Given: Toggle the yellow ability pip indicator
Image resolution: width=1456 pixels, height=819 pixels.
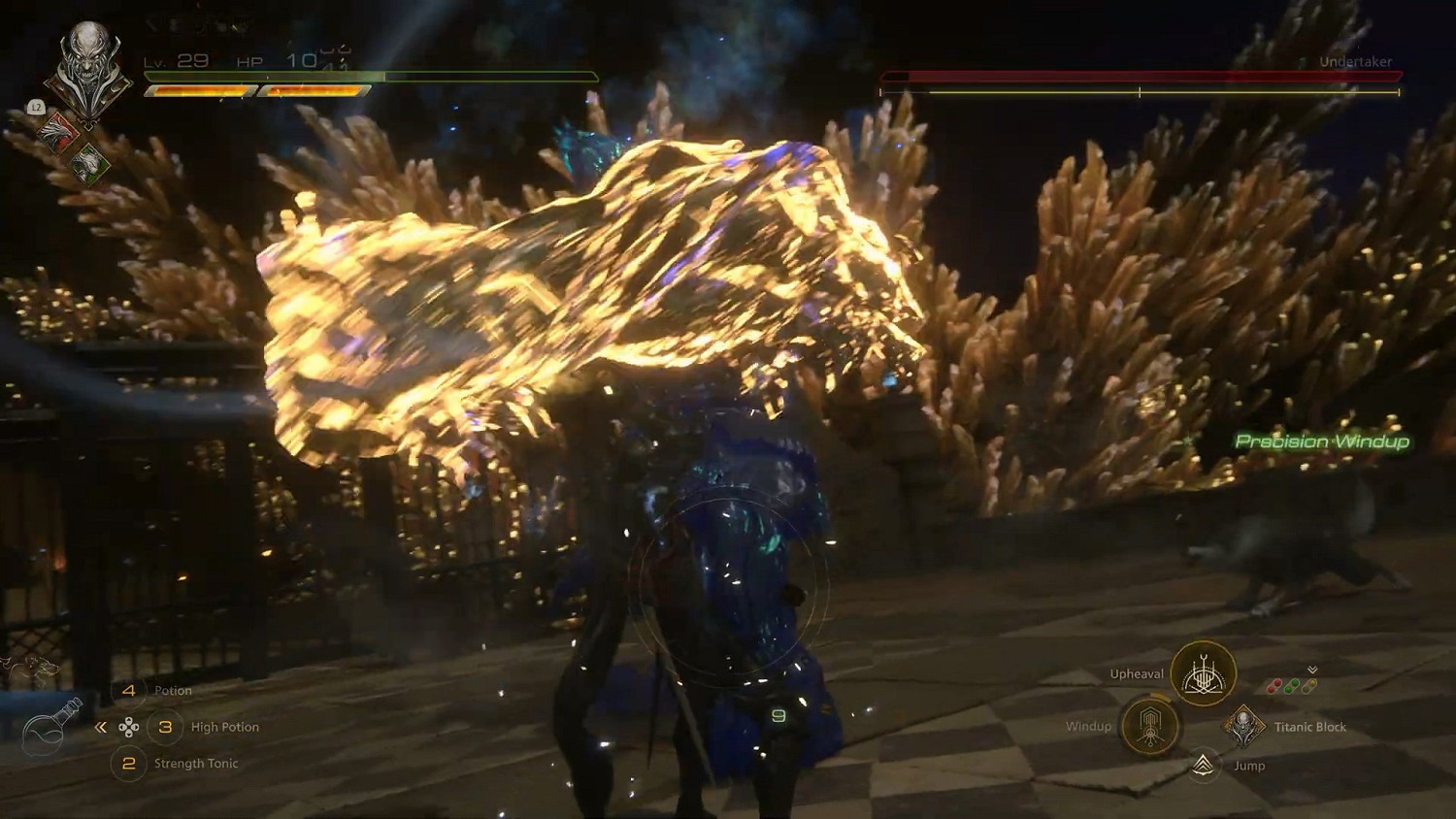Looking at the screenshot, I should tap(1308, 686).
